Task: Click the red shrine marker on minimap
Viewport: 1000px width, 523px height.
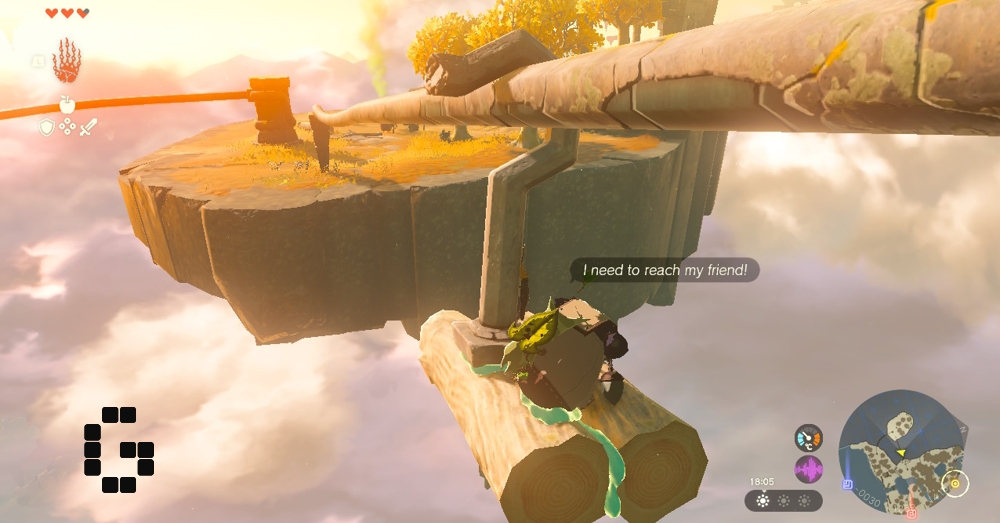Action: (x=911, y=513)
